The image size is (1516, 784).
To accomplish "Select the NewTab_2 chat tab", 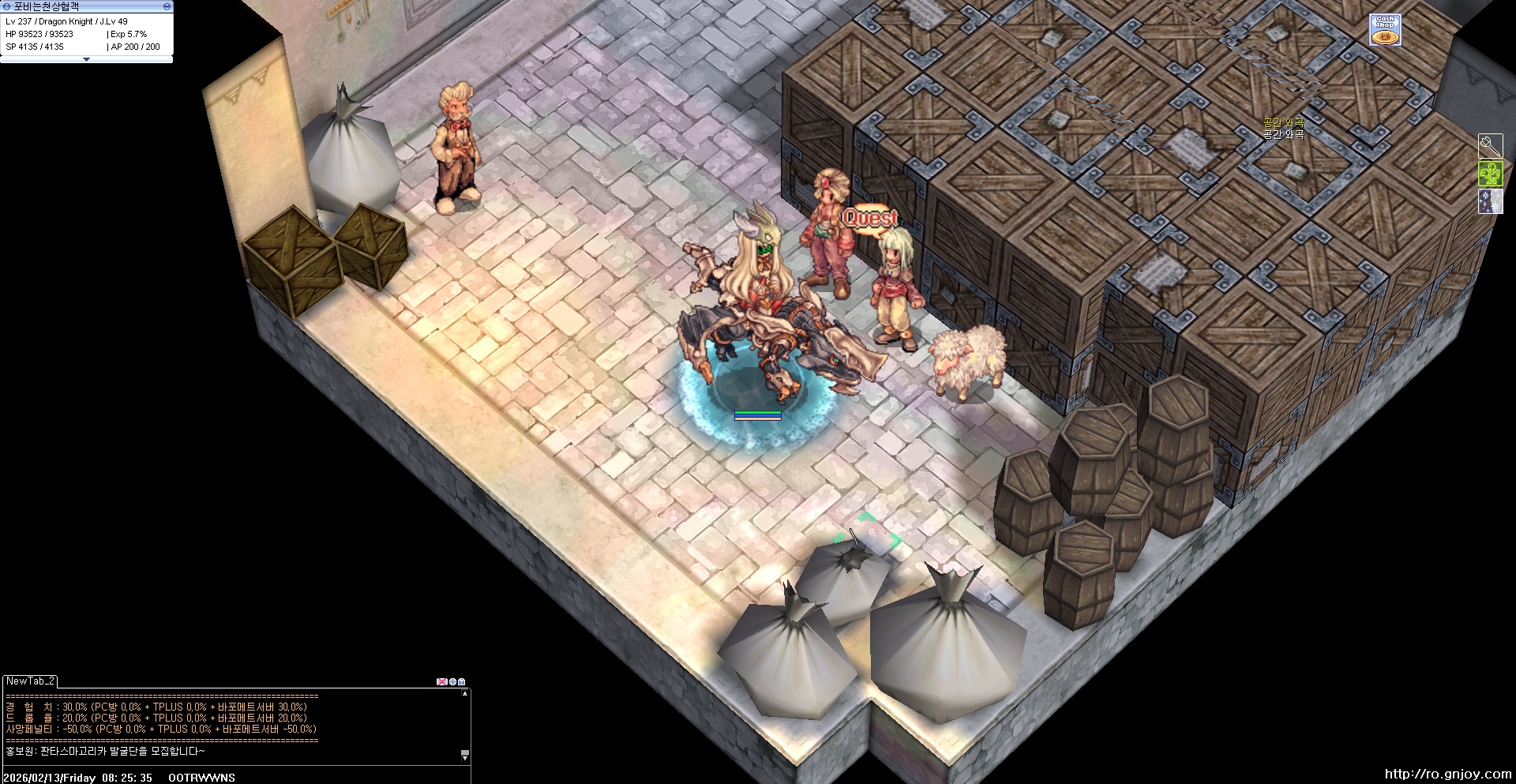I will tap(30, 681).
